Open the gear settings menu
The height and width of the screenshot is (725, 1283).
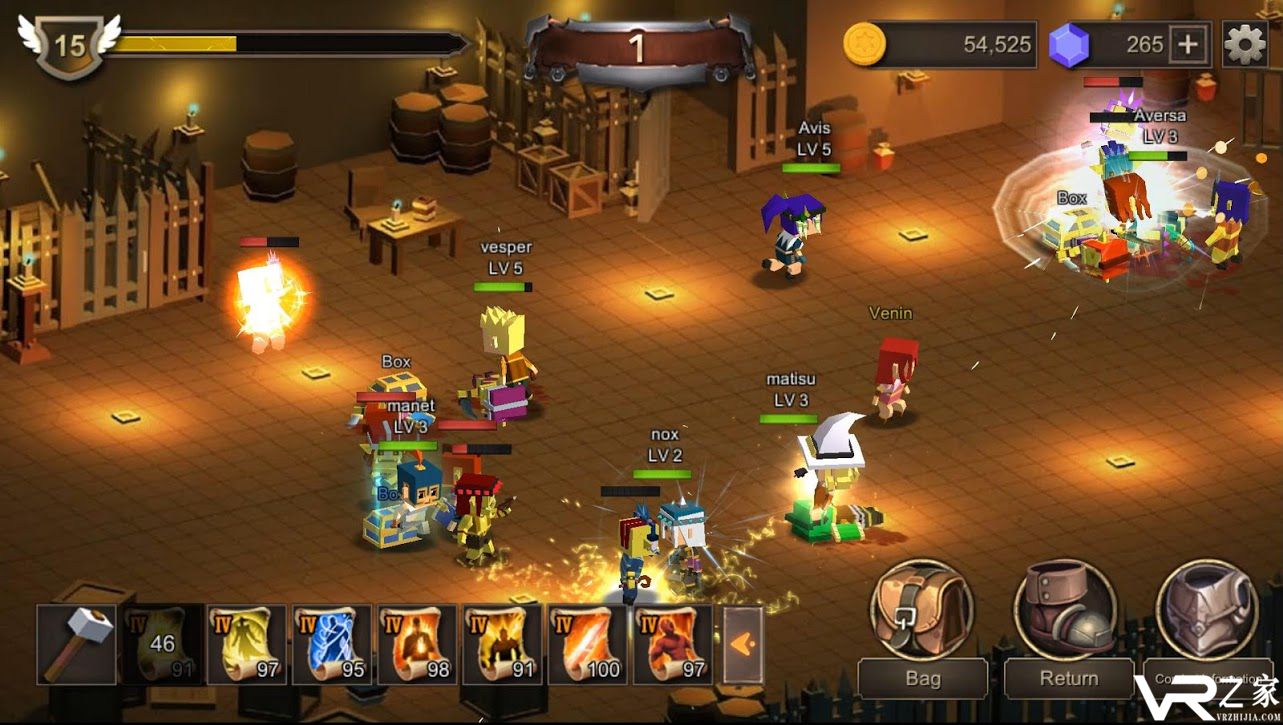(x=1245, y=45)
